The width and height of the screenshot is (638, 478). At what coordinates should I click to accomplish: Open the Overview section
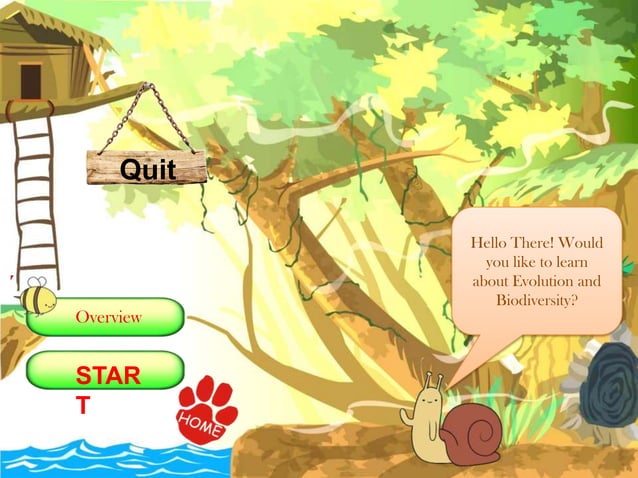pos(107,317)
